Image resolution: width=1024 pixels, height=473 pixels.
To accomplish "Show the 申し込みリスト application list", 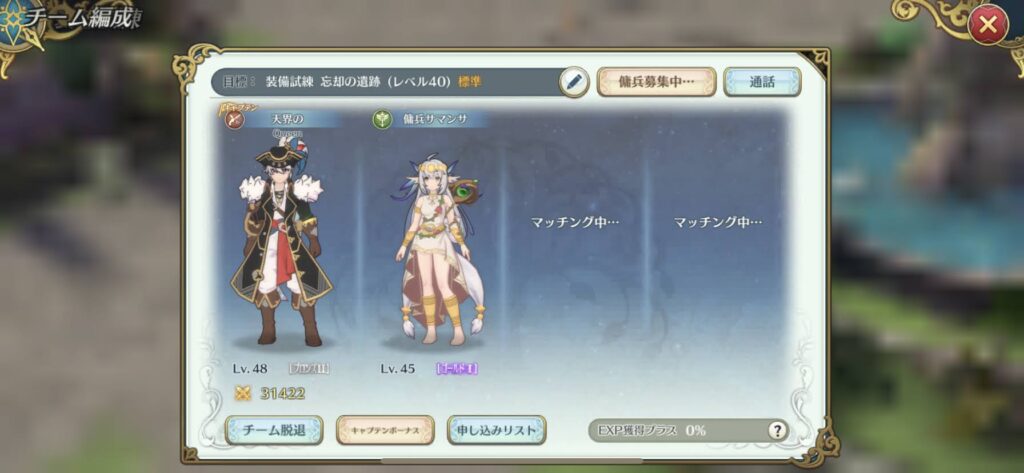I will point(497,430).
